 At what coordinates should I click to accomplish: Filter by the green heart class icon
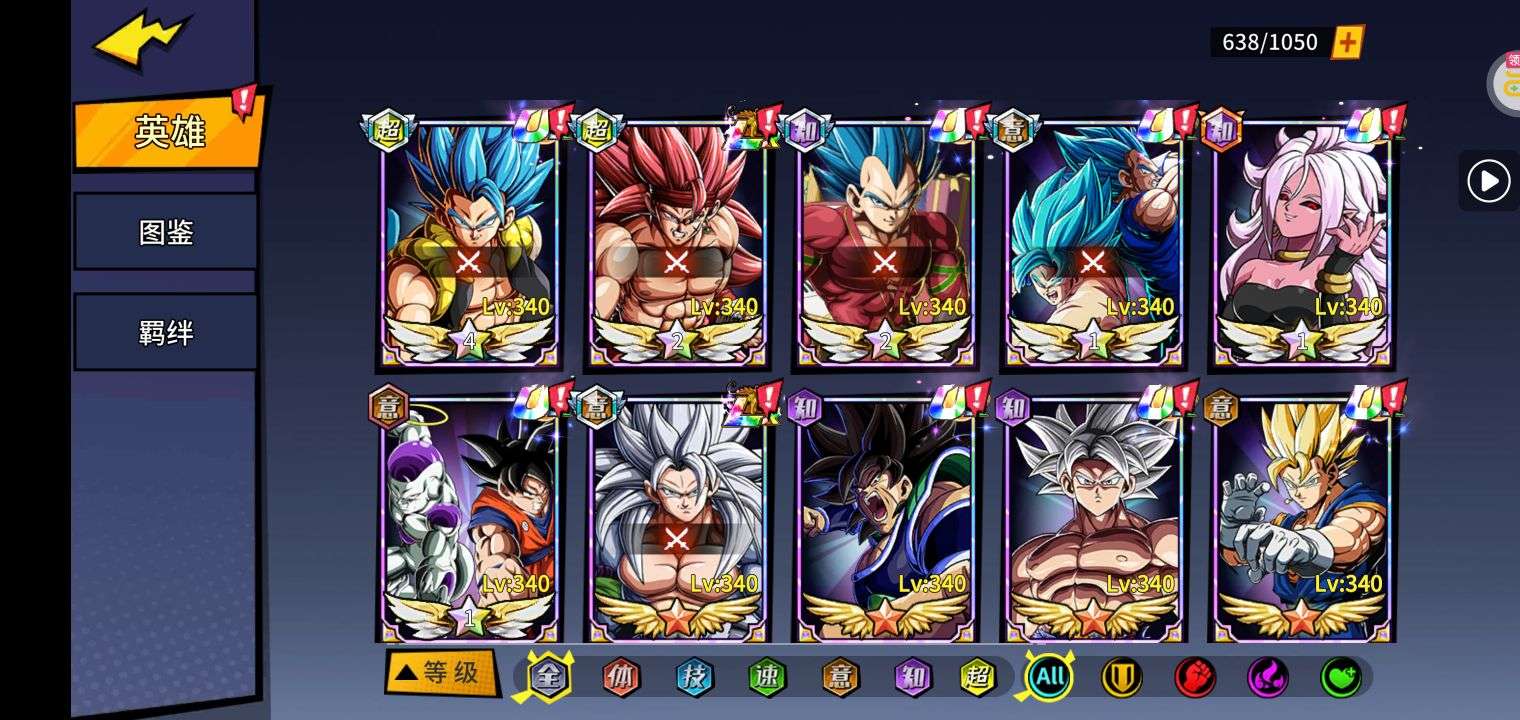pyautogui.click(x=1340, y=677)
